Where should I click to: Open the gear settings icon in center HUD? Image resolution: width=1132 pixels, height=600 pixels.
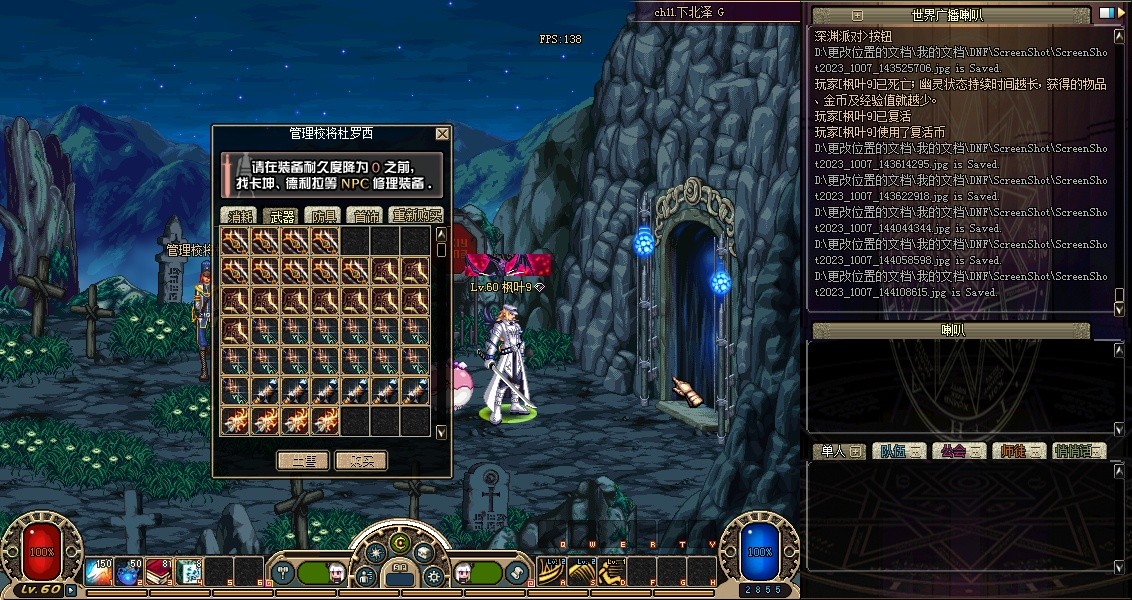pos(434,576)
